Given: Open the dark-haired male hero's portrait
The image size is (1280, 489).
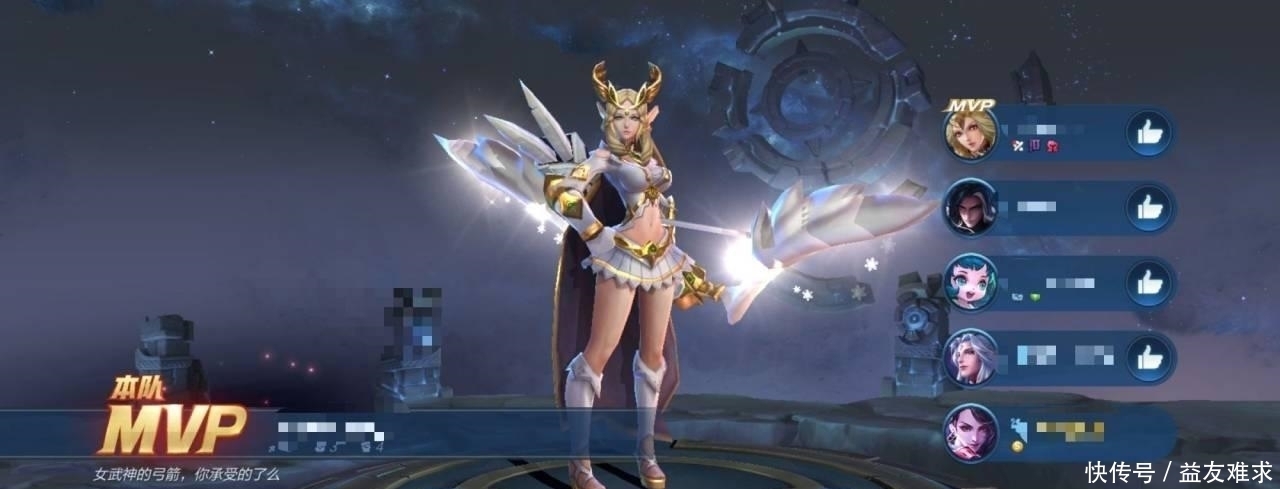Looking at the screenshot, I should 971,207.
